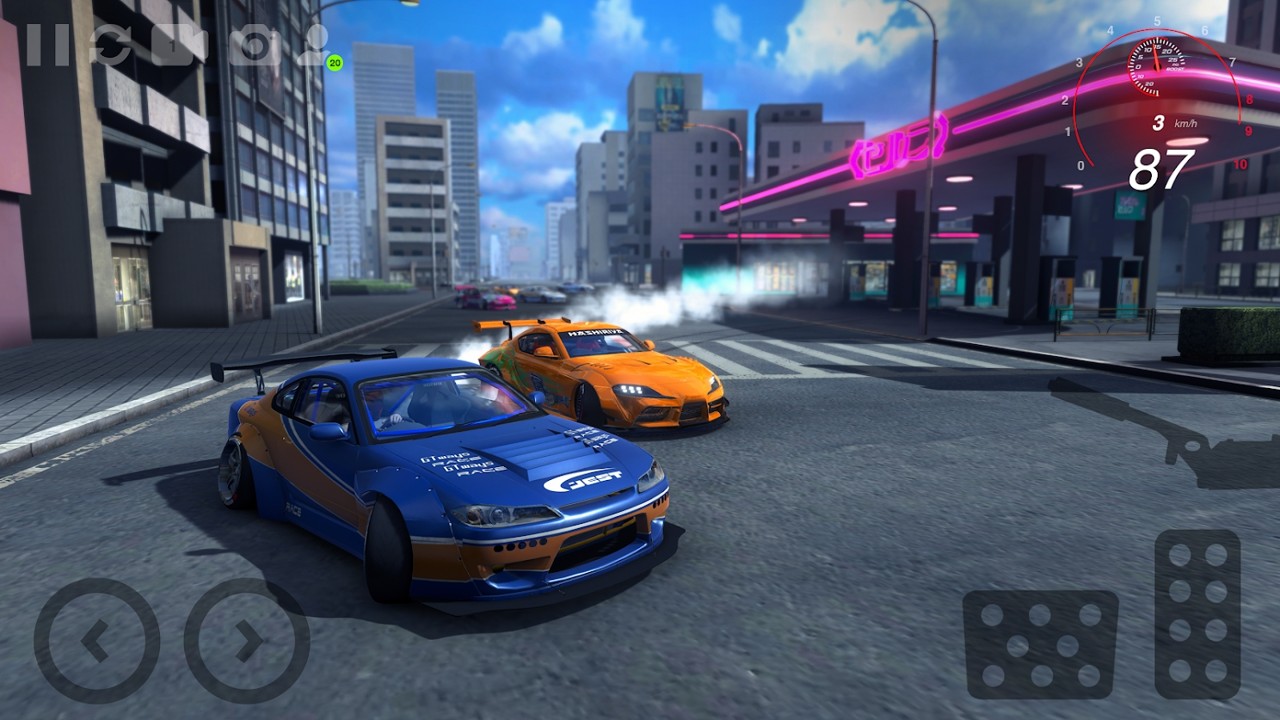Tap the 0 mark on the rev gauge

coord(1081,164)
